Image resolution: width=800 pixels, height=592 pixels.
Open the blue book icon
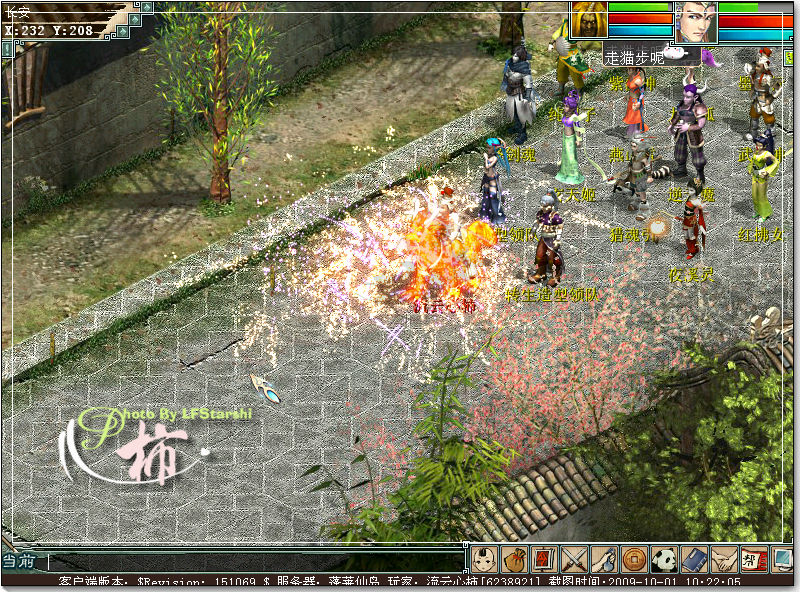pos(693,559)
